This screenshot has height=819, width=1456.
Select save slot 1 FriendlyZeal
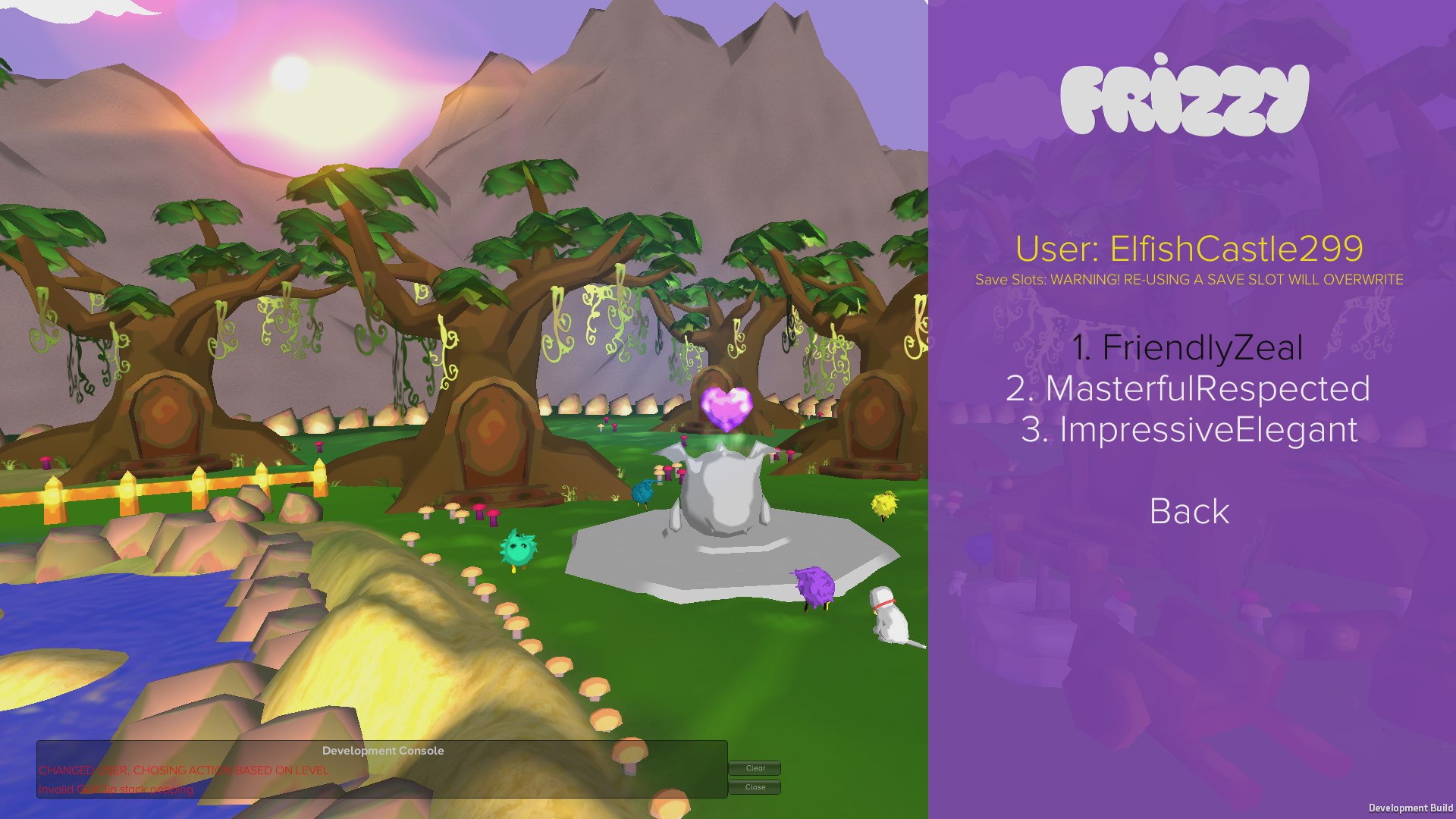1188,348
